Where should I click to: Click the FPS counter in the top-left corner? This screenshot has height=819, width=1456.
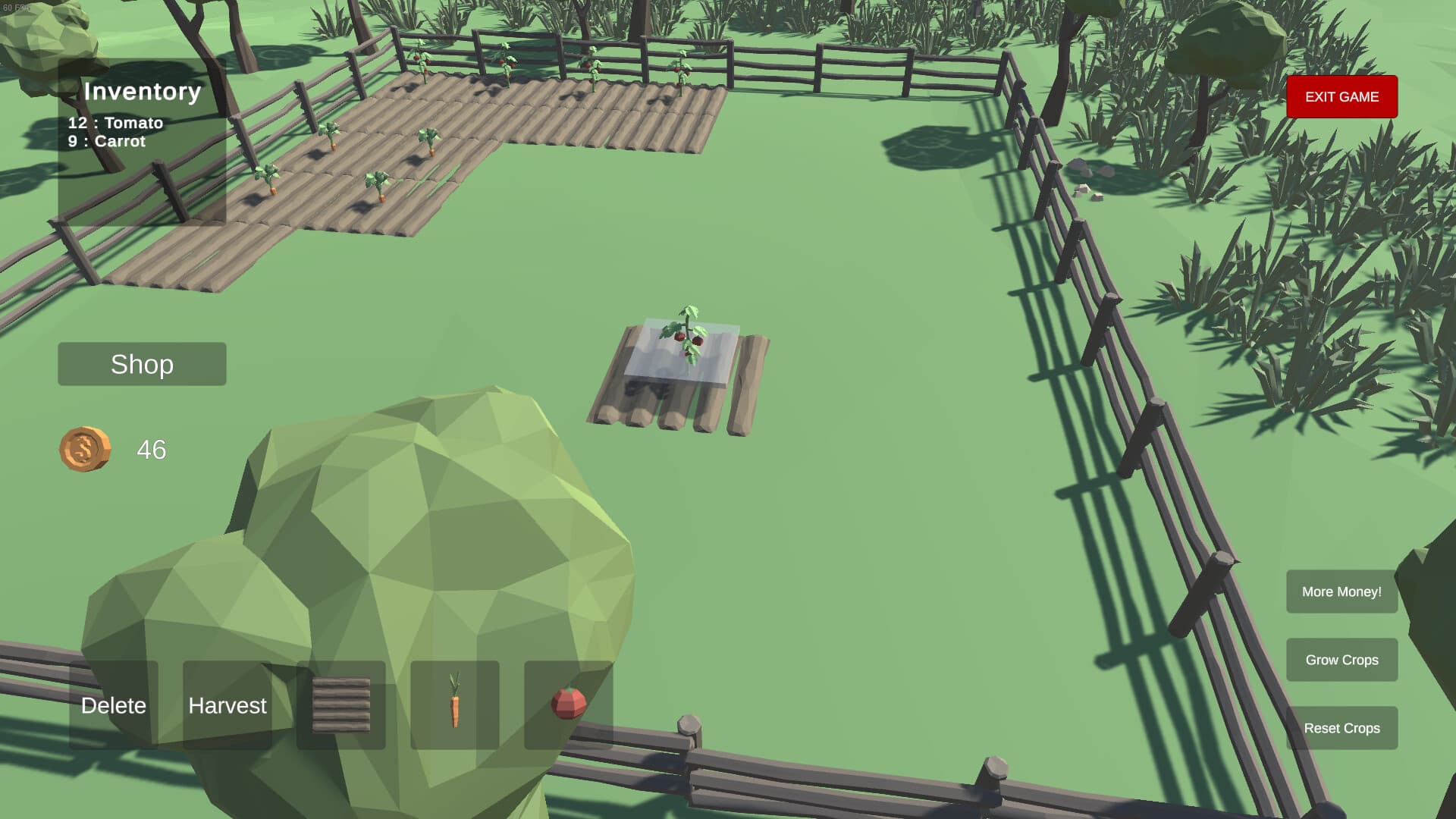(17, 6)
